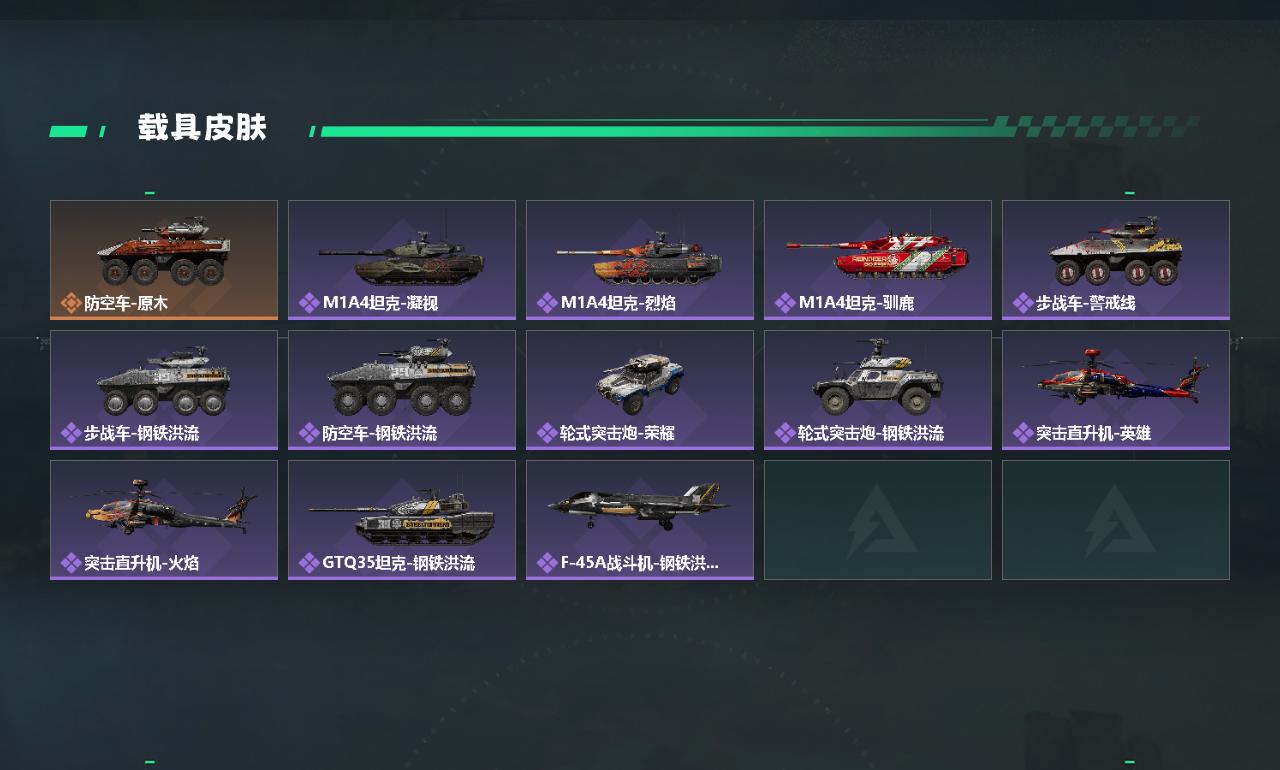The height and width of the screenshot is (770, 1280).
Task: Choose the 突击直升机-英雄 helicopter skin
Action: point(1116,389)
